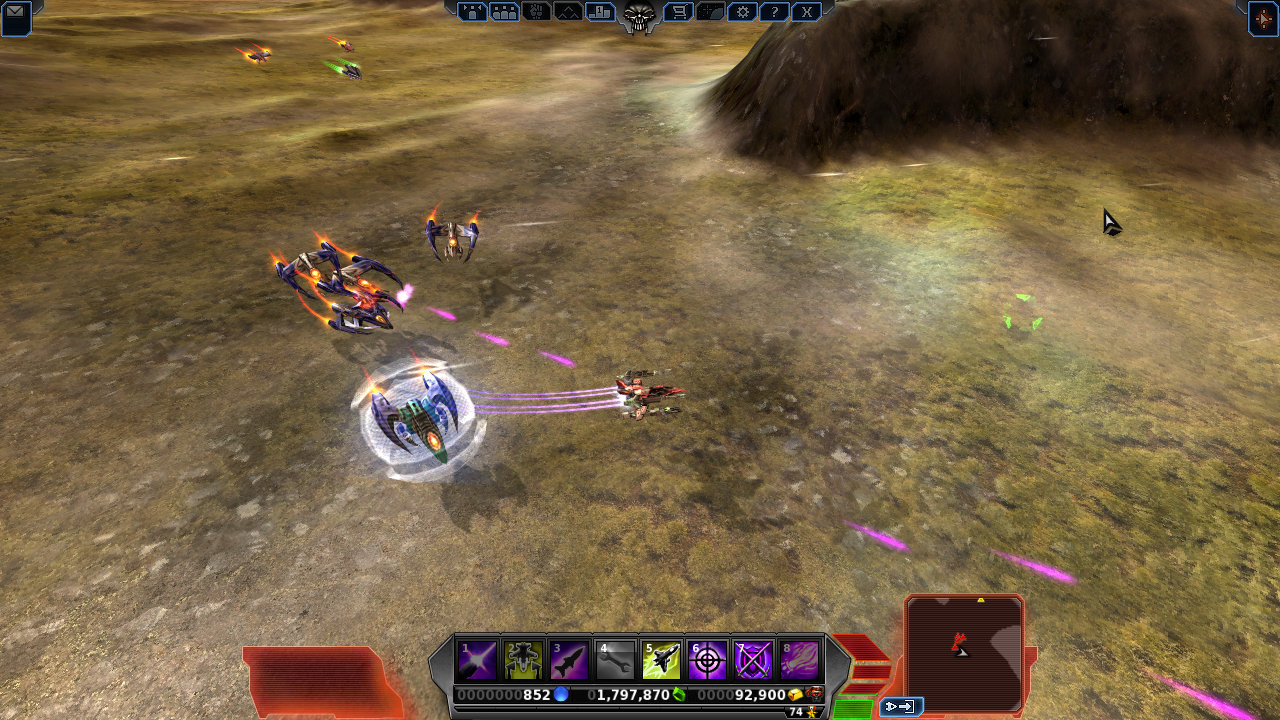1280x720 pixels.
Task: Click the minimap
Action: (x=964, y=644)
